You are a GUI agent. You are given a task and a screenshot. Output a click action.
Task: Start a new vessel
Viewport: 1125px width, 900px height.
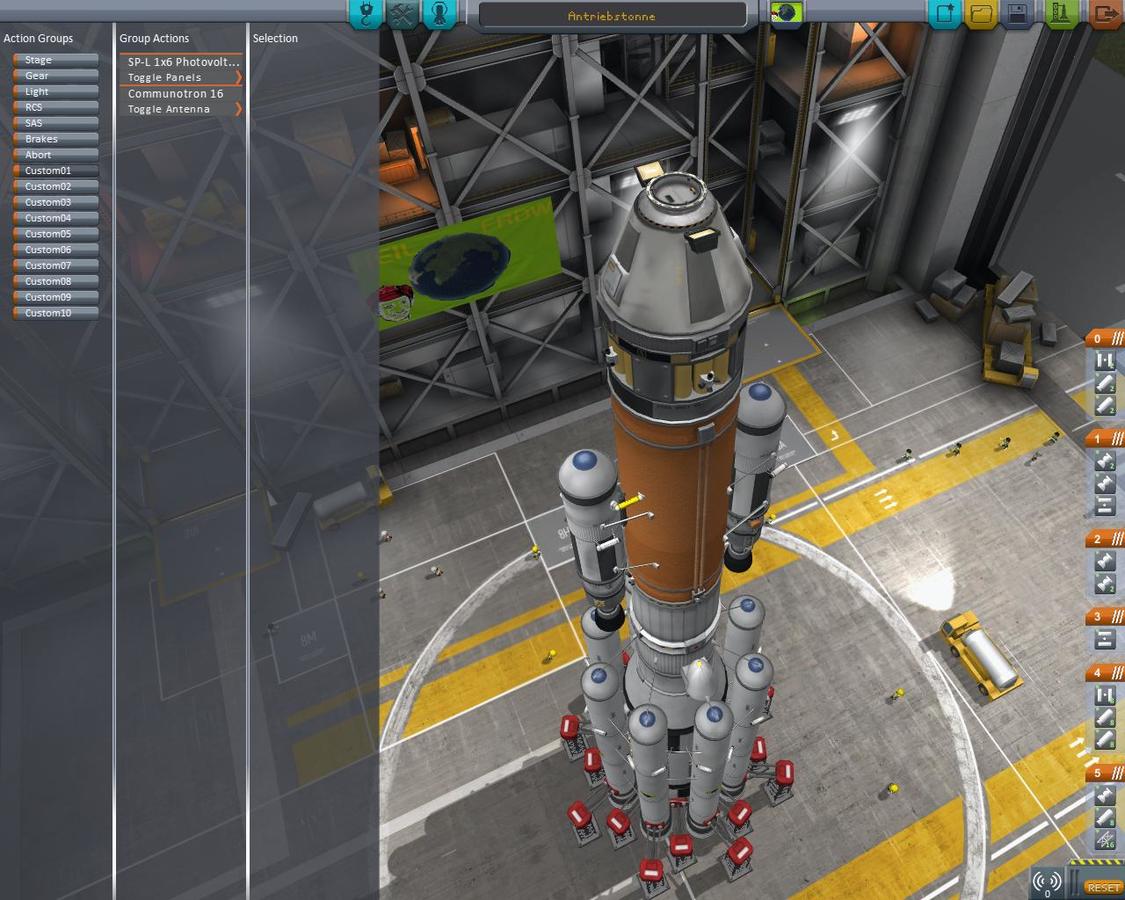944,14
